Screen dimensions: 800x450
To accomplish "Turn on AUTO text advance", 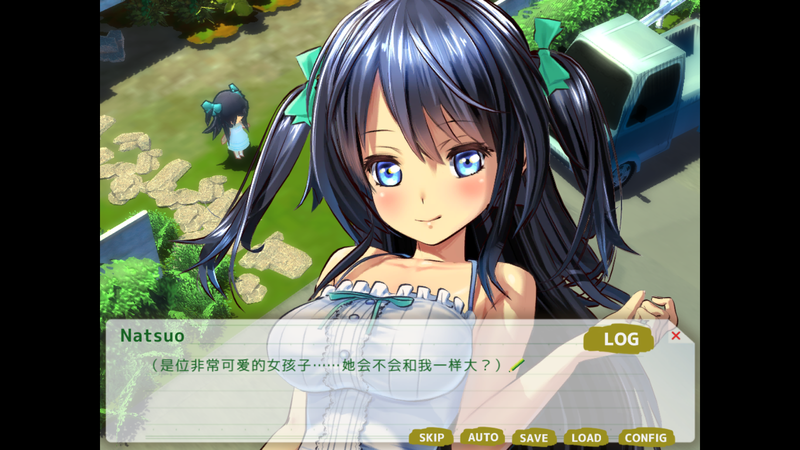I will click(483, 438).
